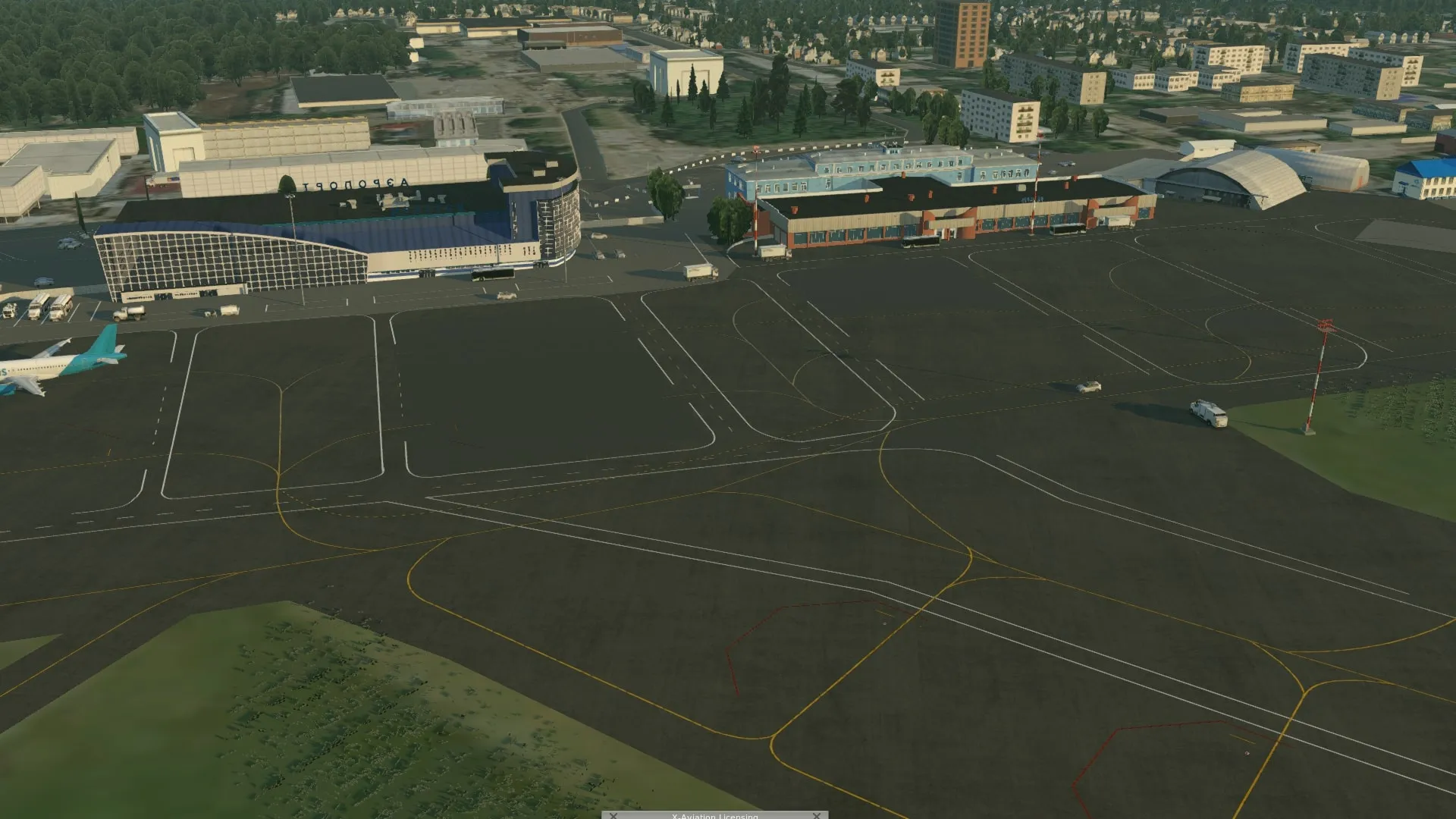Select the X-Aviation Licensing title bar
The width and height of the screenshot is (1456, 819).
(714, 816)
